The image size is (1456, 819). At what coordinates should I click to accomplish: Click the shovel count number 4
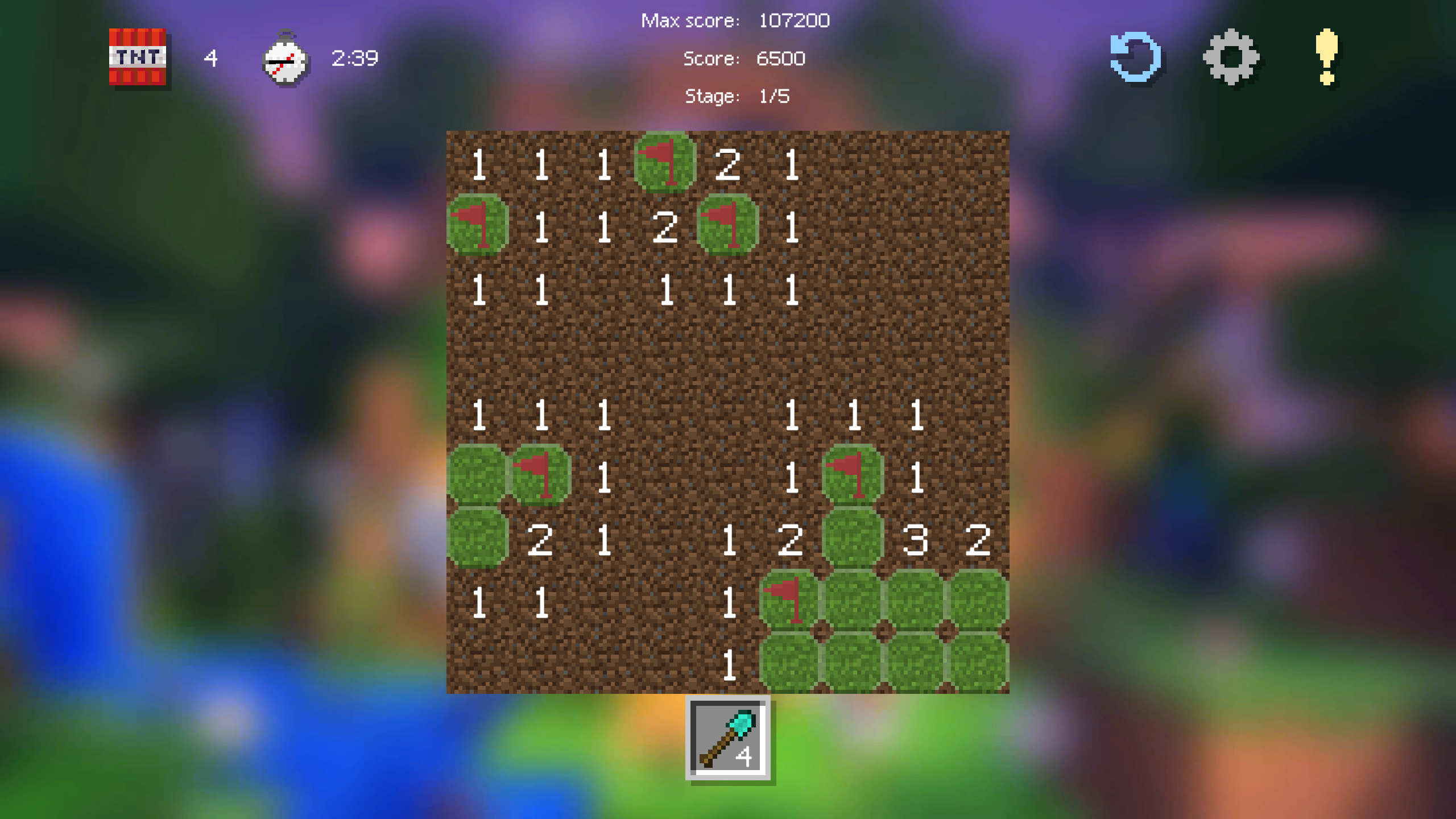(x=745, y=756)
